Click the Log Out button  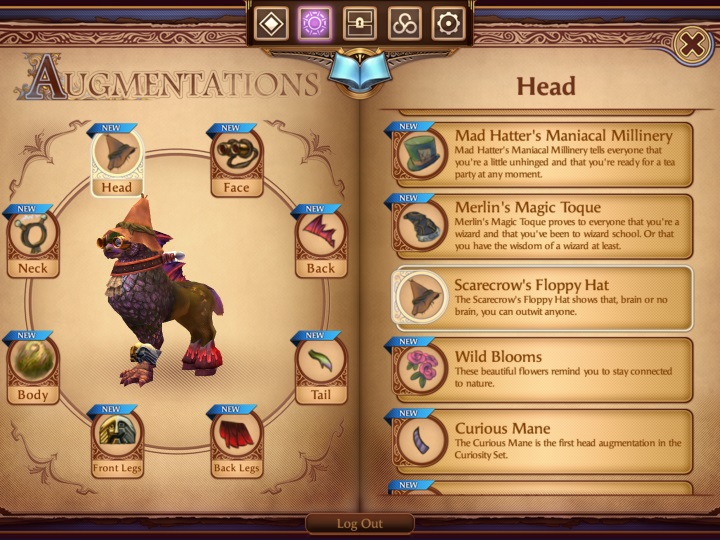[x=359, y=524]
